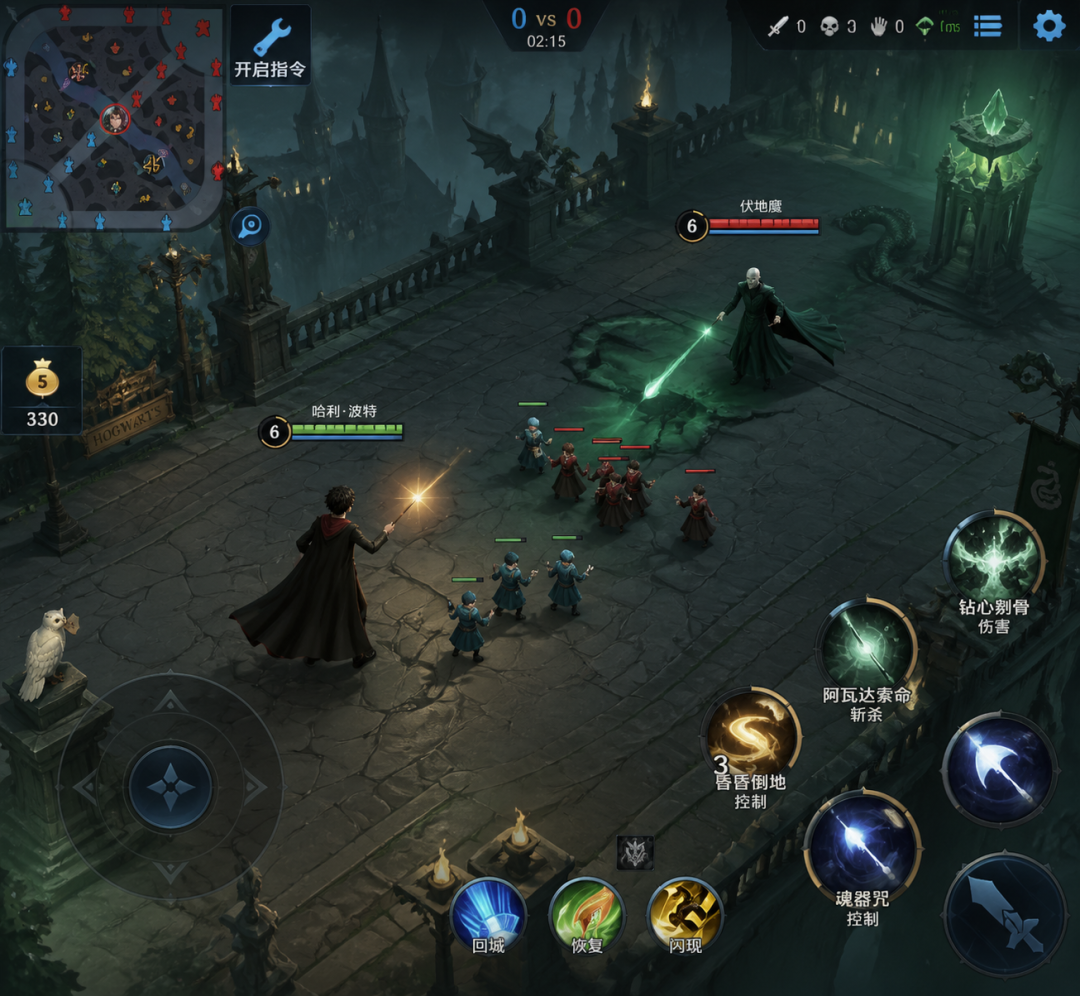Use the 闪现 flash spell
The height and width of the screenshot is (996, 1080).
pos(685,913)
